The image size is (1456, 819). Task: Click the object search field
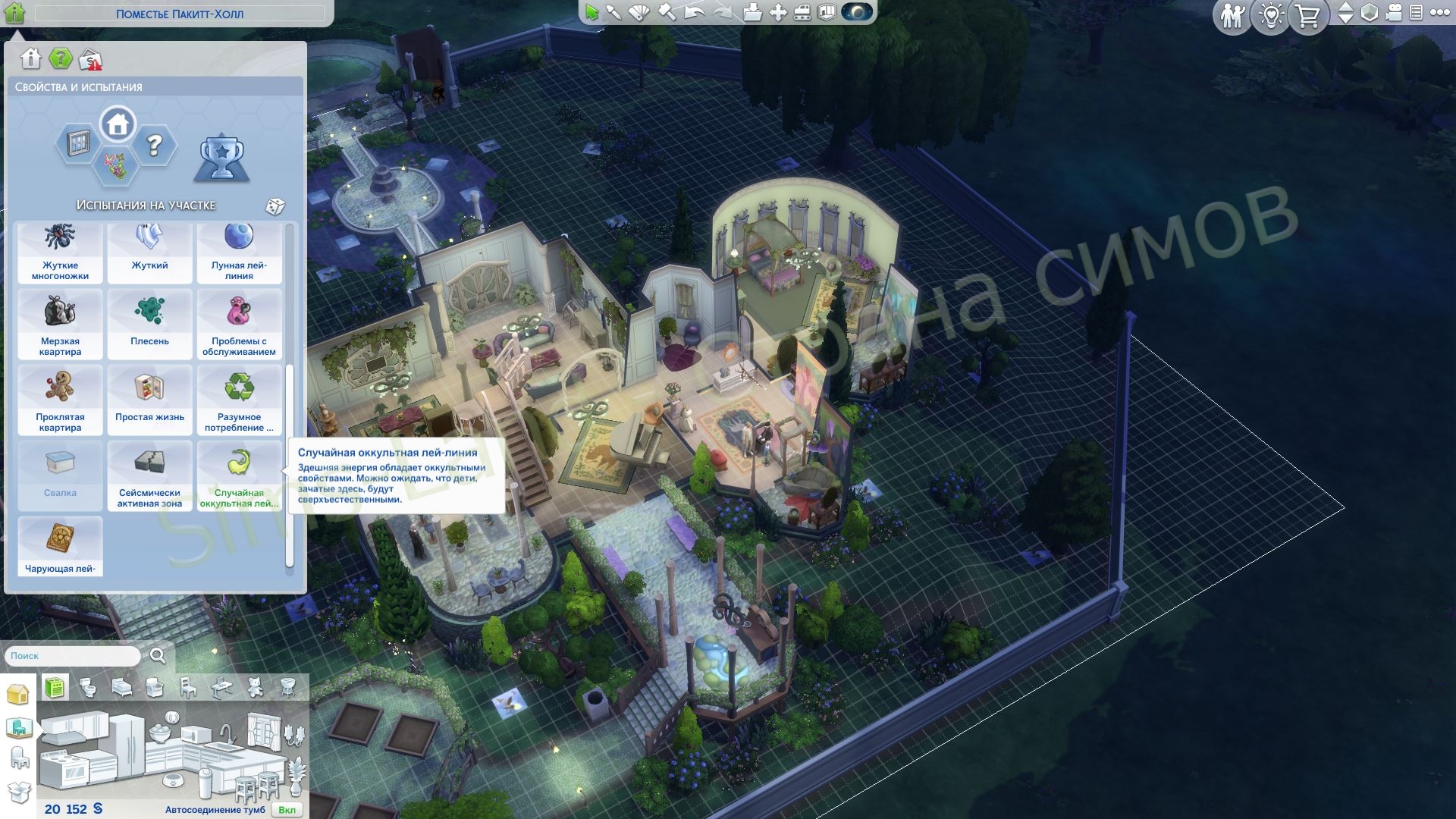[74, 656]
